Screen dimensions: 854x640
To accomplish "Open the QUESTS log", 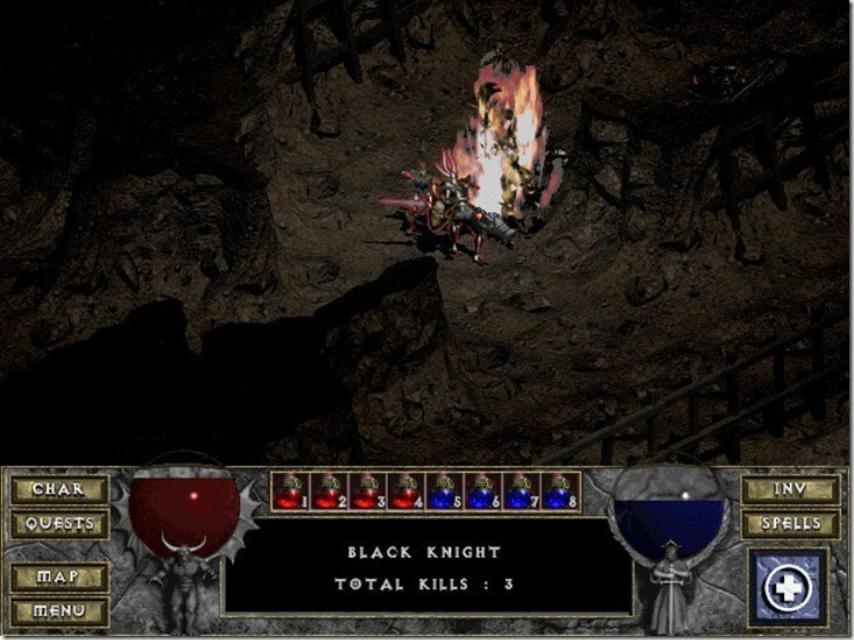I will click(59, 524).
